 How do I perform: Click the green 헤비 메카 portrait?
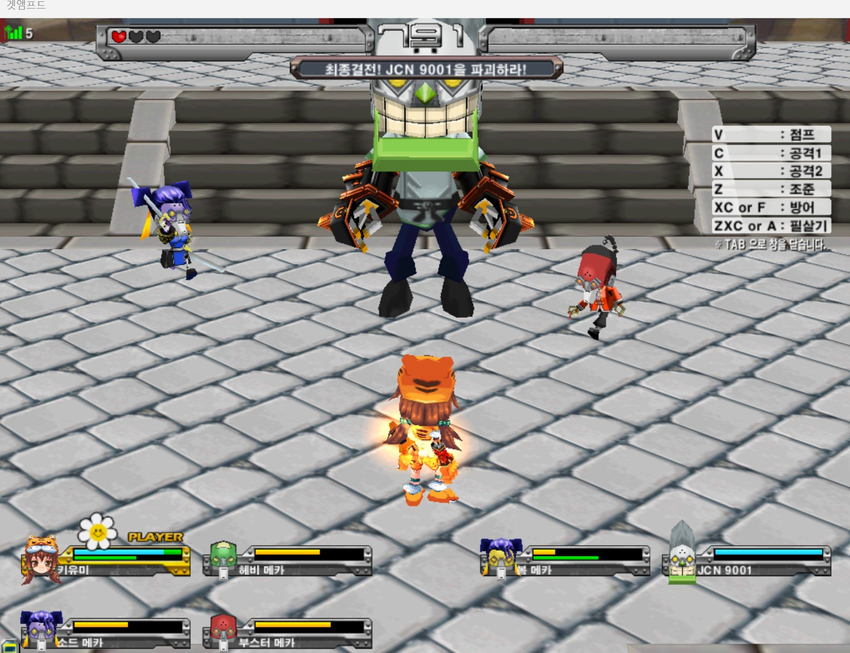[x=222, y=560]
